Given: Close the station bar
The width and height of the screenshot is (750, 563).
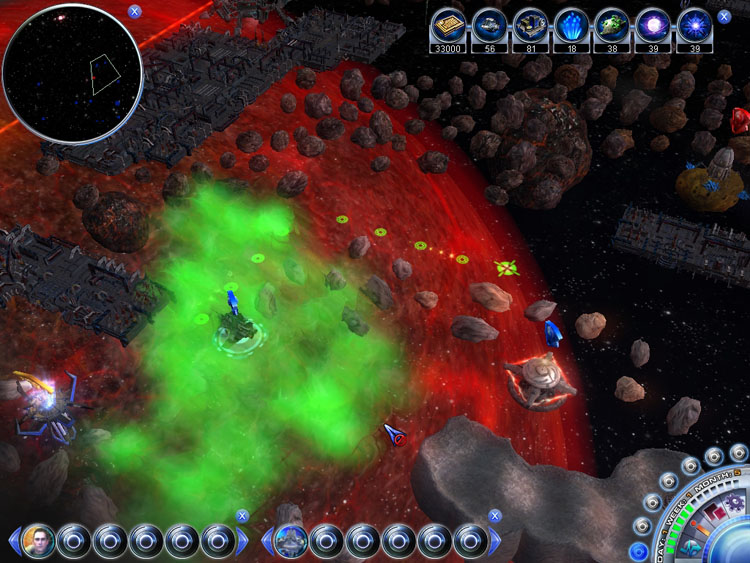Looking at the screenshot, I should click(x=494, y=516).
